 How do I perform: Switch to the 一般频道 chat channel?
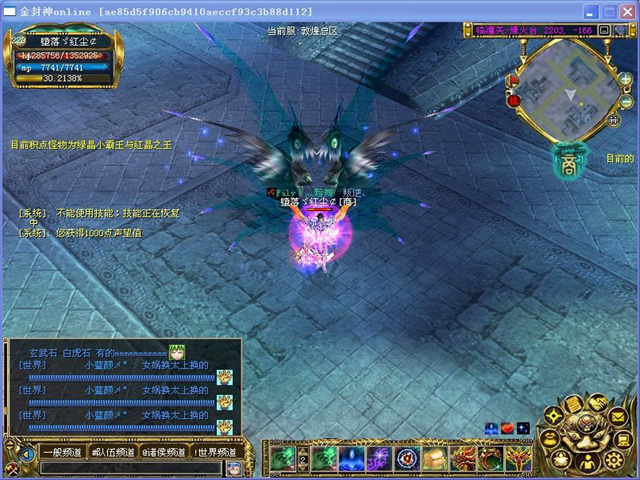(x=62, y=452)
